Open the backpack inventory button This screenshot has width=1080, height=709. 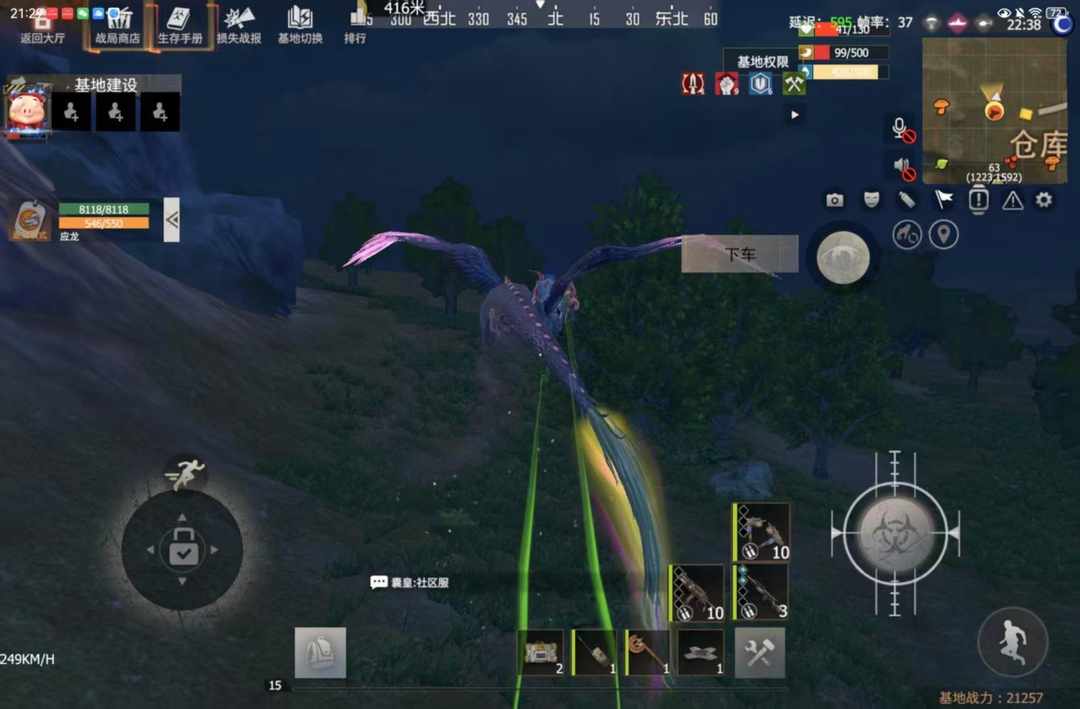click(320, 652)
